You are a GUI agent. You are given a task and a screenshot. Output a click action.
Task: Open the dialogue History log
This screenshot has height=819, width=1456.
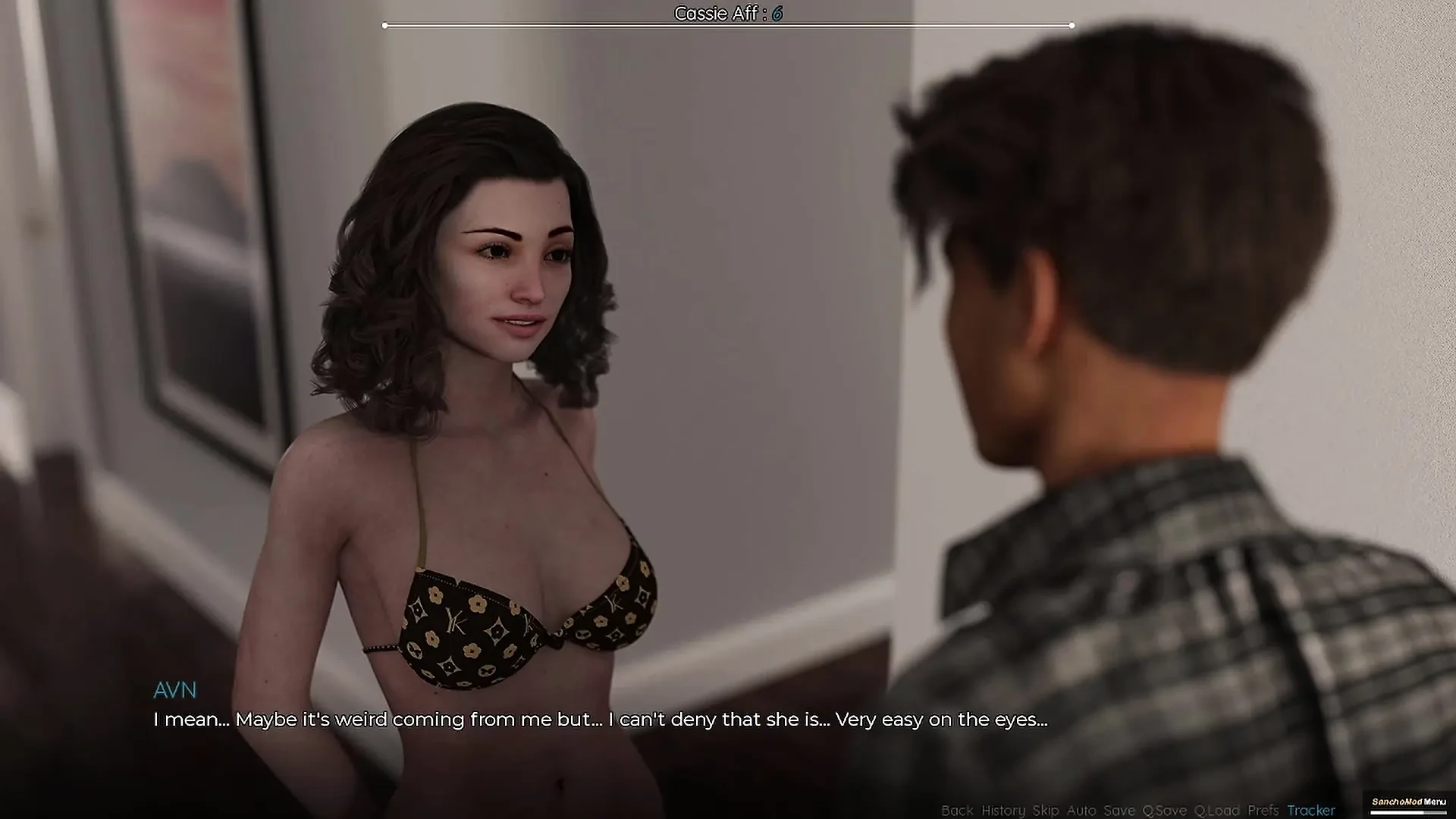1003,810
